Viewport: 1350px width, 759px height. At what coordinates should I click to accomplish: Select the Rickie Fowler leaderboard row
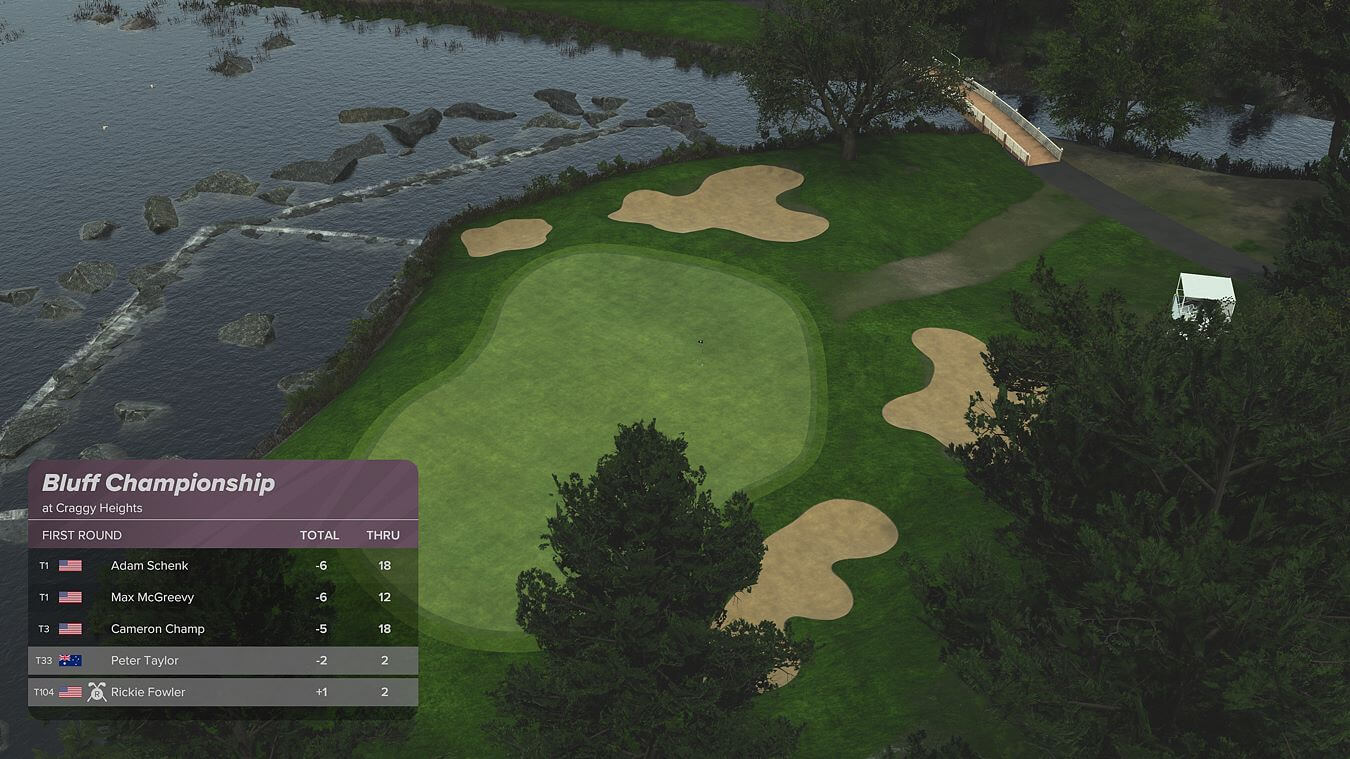(x=222, y=692)
